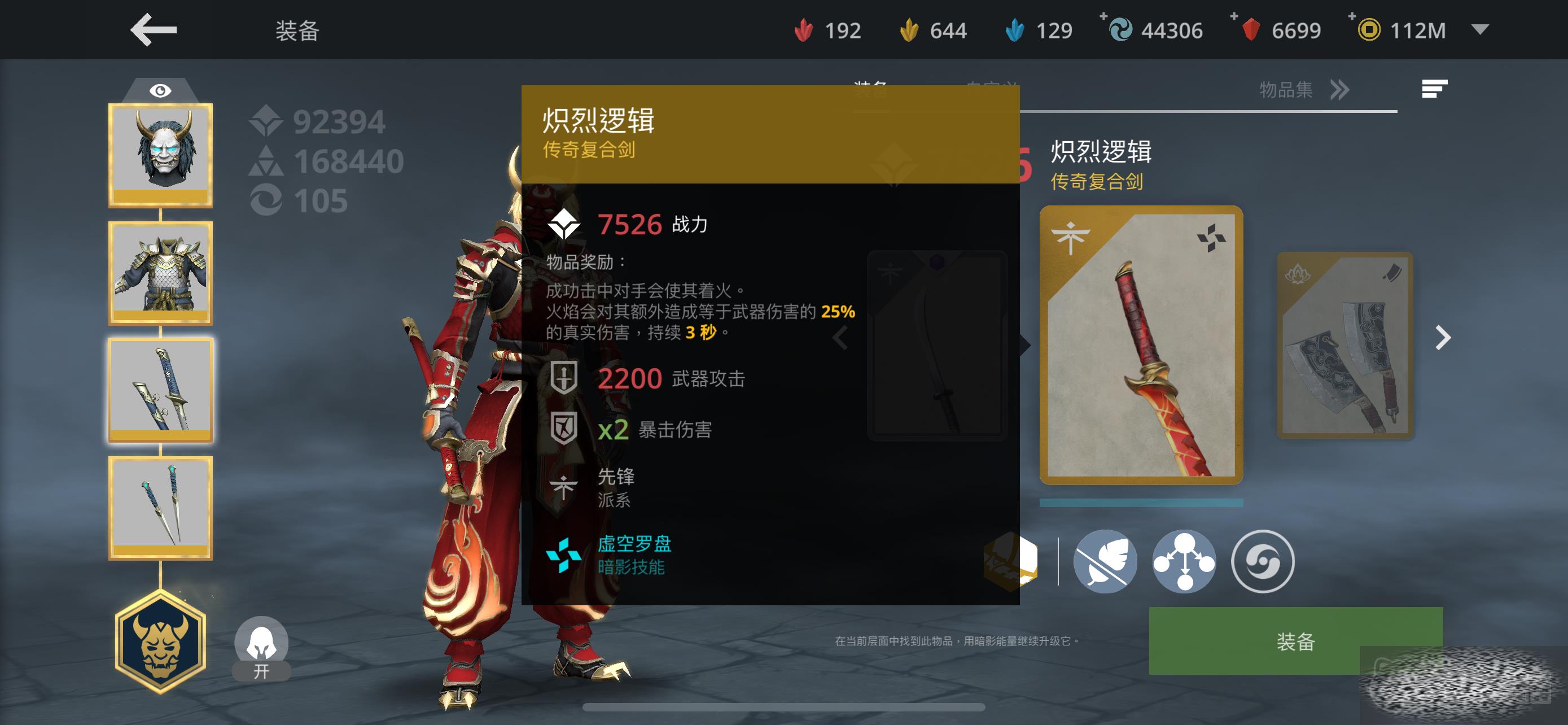The height and width of the screenshot is (725, 1568).
Task: Select the blue twin swords weapon slot
Action: 161,390
